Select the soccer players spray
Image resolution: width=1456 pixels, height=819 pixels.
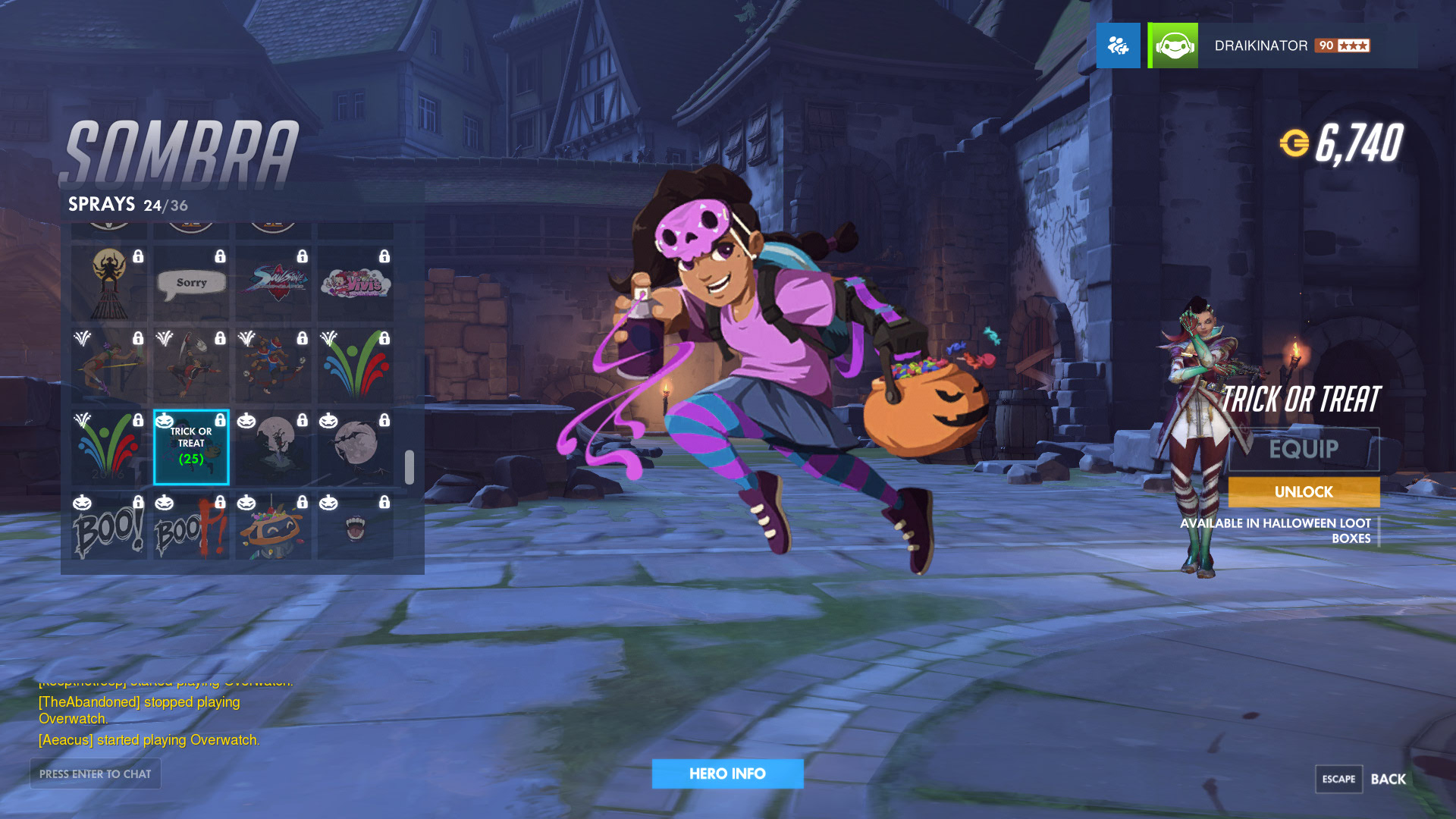[x=273, y=366]
